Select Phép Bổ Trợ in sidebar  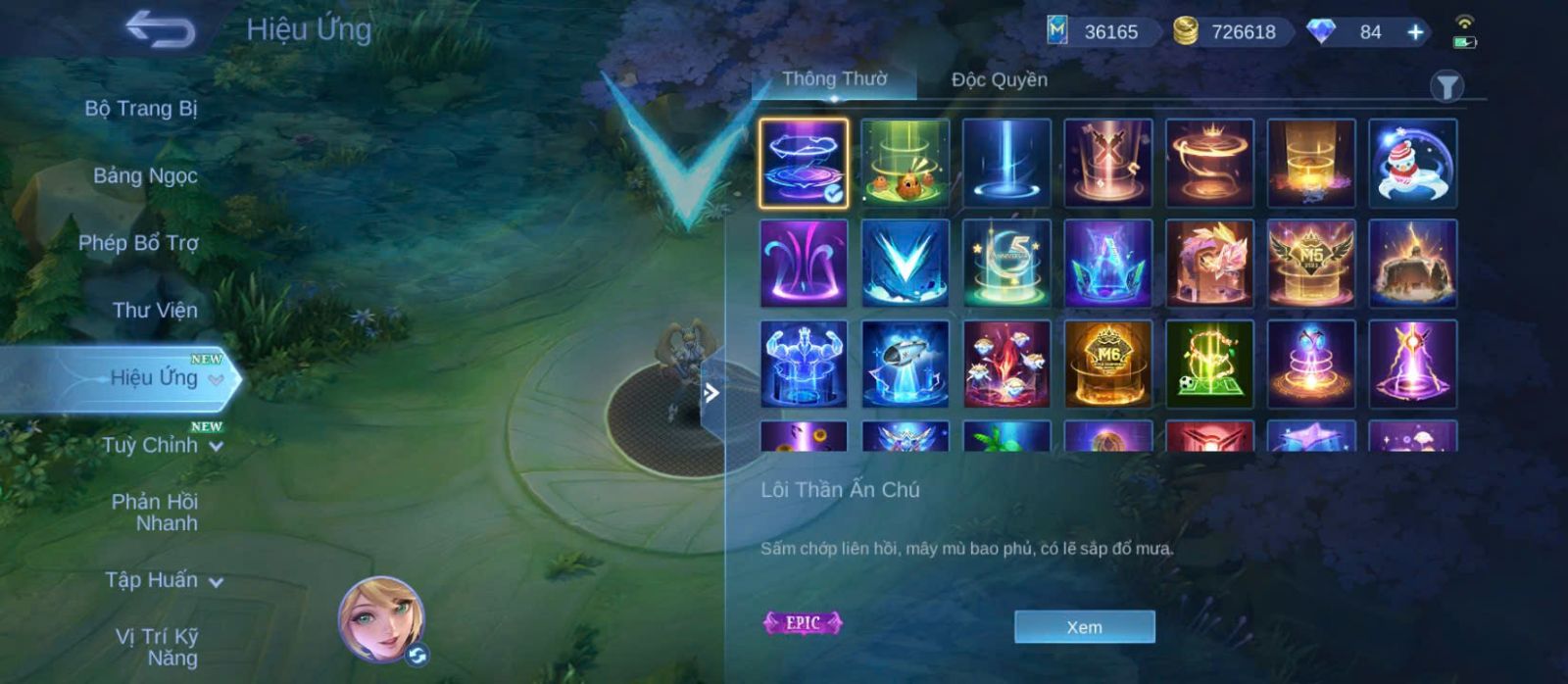138,243
